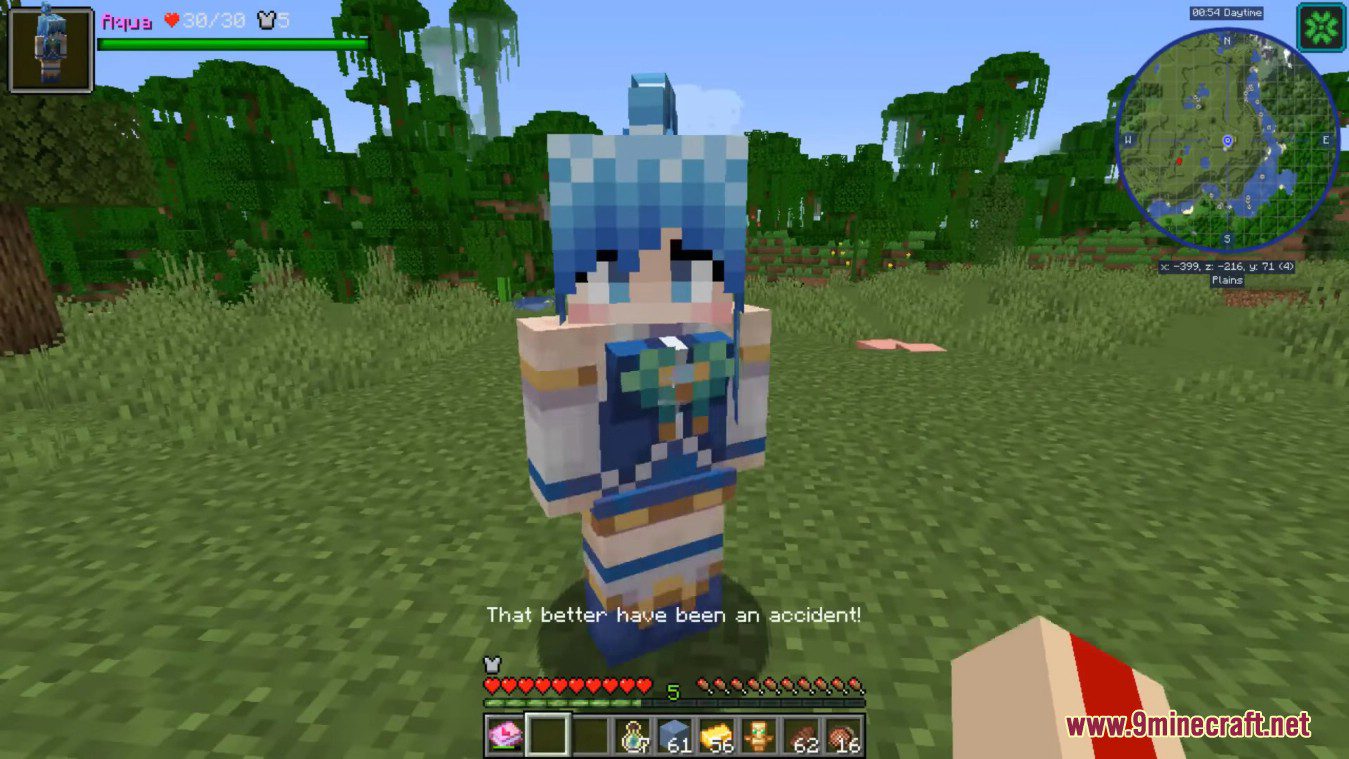Click the Plains biome label under the minimap
The width and height of the screenshot is (1349, 759).
tap(1226, 280)
